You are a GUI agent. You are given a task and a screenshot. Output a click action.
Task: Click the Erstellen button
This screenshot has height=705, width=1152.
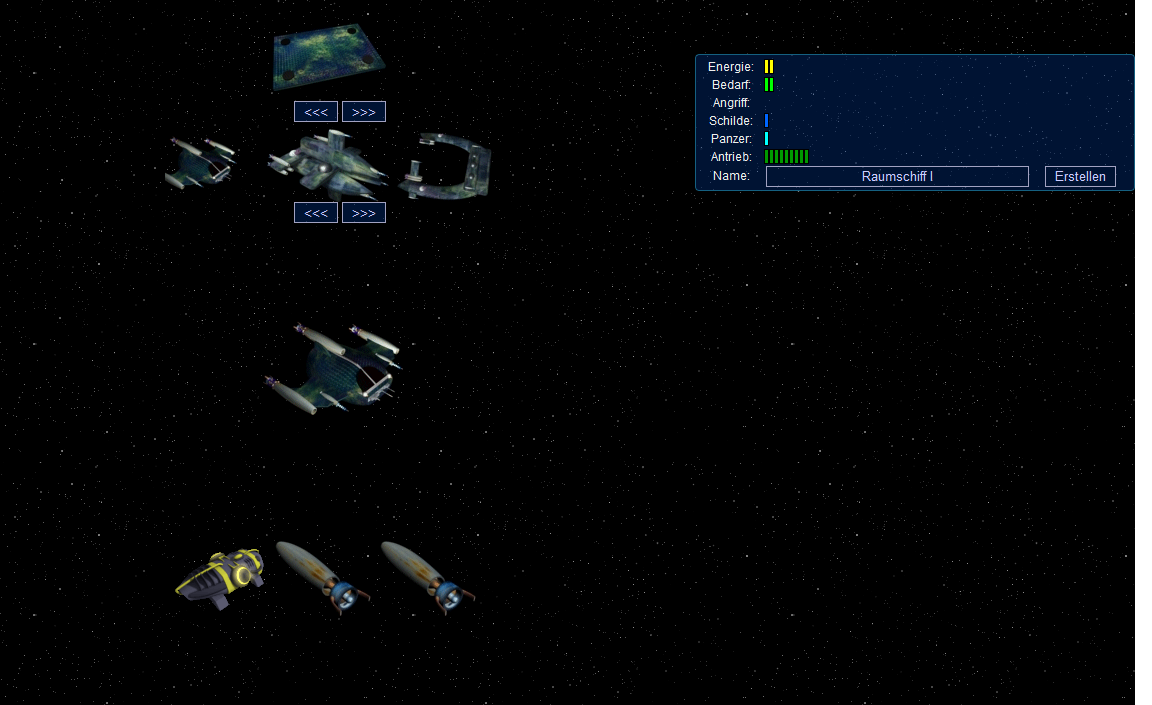(x=1080, y=177)
